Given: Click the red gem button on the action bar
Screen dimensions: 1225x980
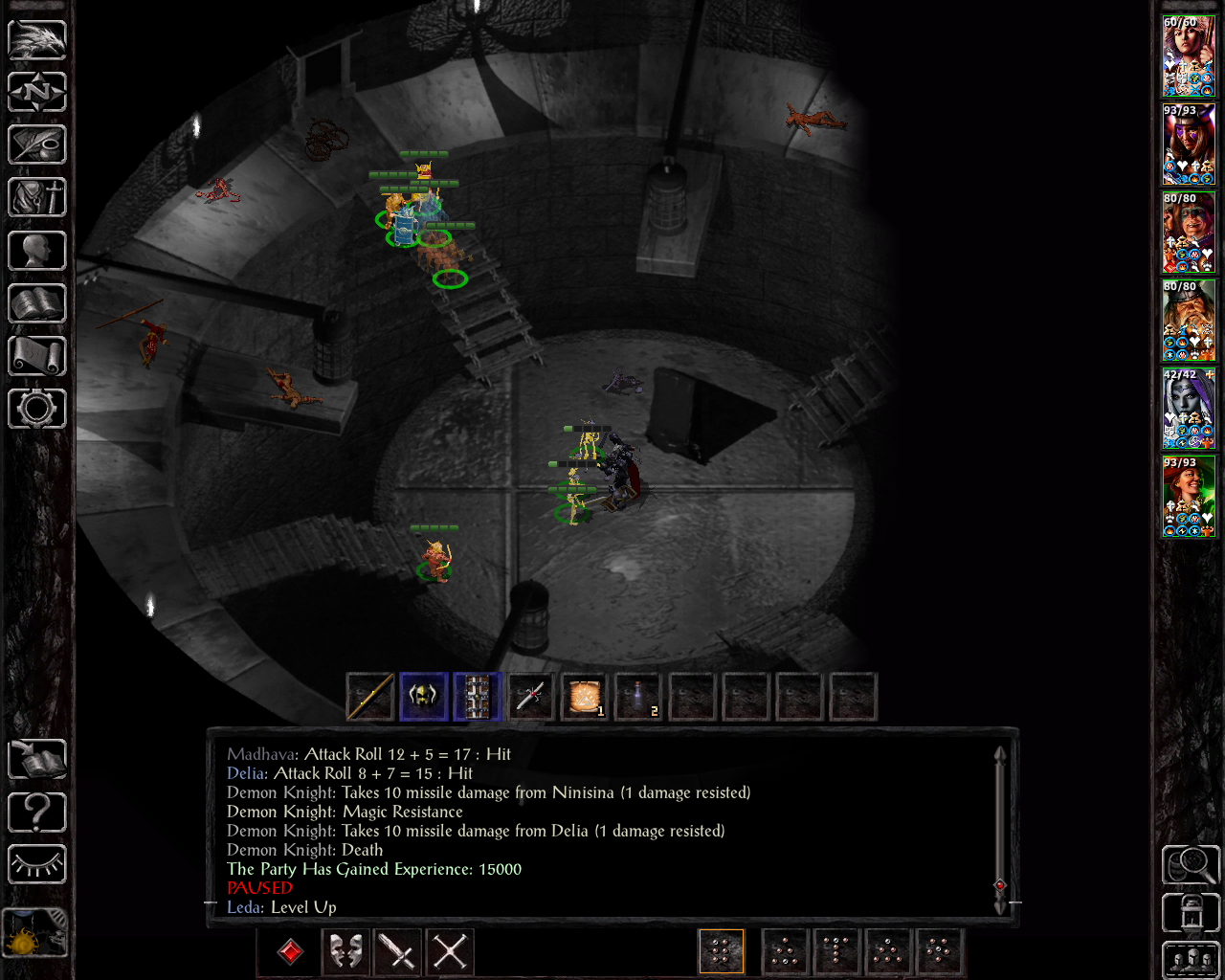Looking at the screenshot, I should click(291, 951).
